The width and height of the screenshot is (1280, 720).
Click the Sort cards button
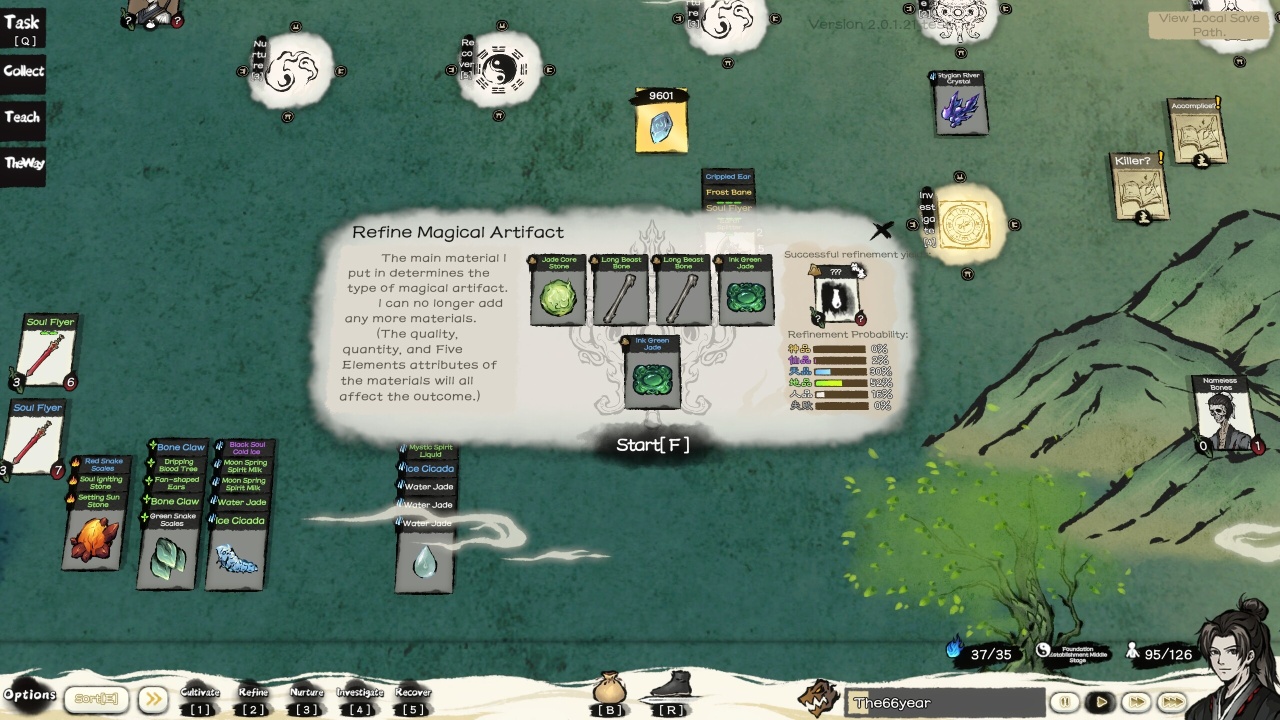[x=97, y=699]
